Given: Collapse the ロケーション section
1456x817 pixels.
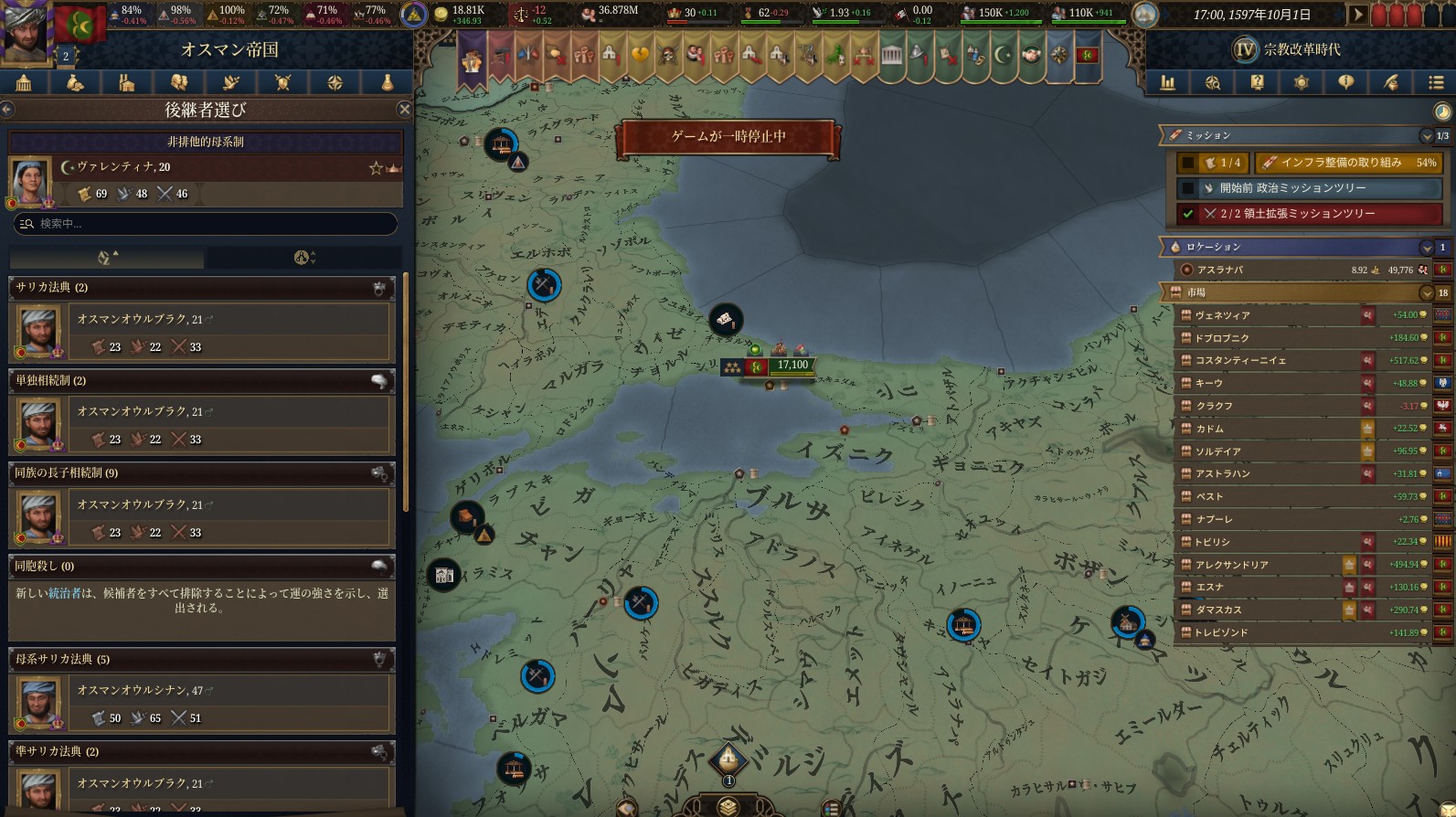Looking at the screenshot, I should pos(1426,248).
